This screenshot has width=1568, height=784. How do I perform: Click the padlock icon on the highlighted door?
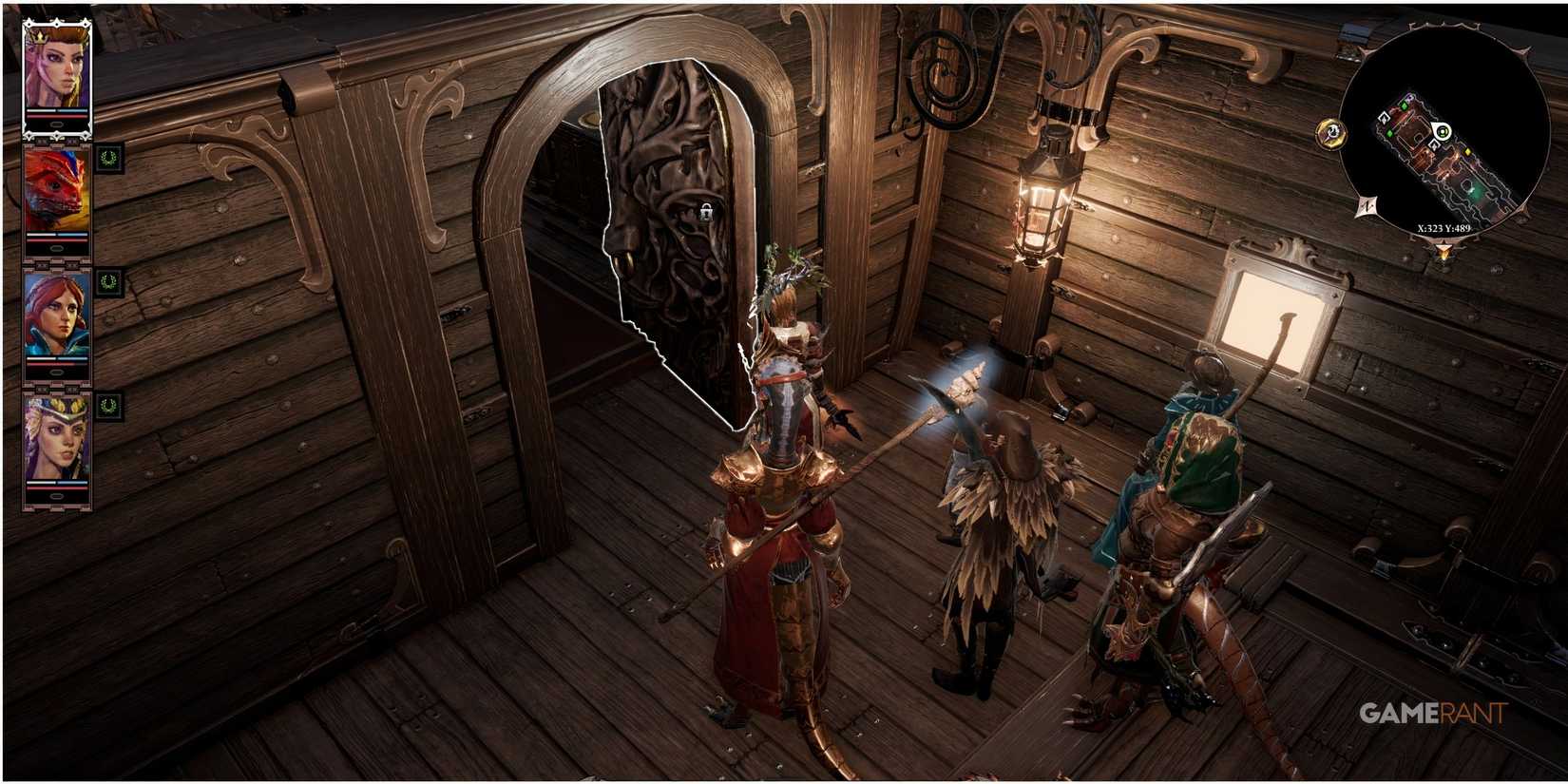[708, 215]
